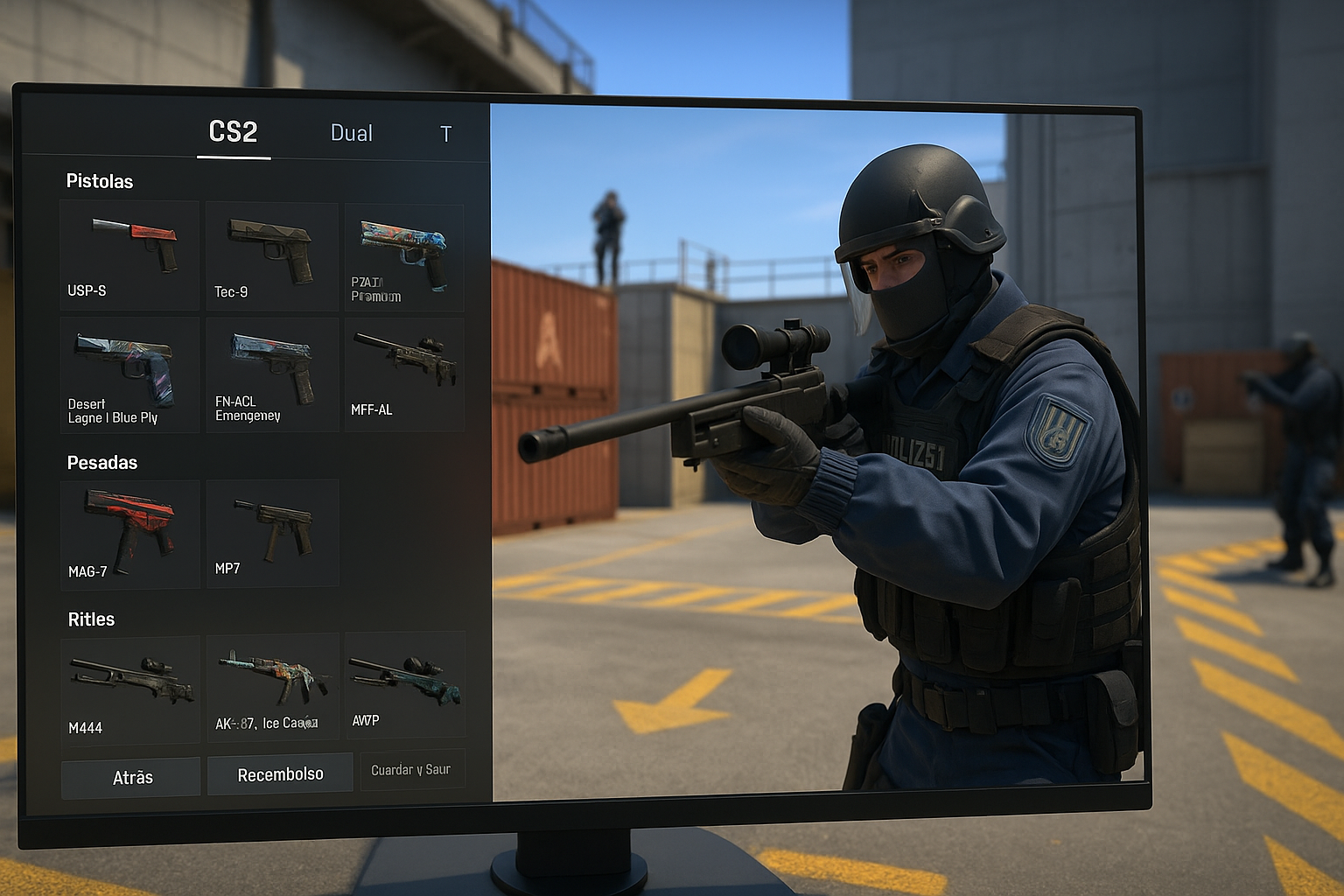The width and height of the screenshot is (1344, 896).
Task: Select the Desert Lagne Blue Ply pistol
Action: (129, 374)
